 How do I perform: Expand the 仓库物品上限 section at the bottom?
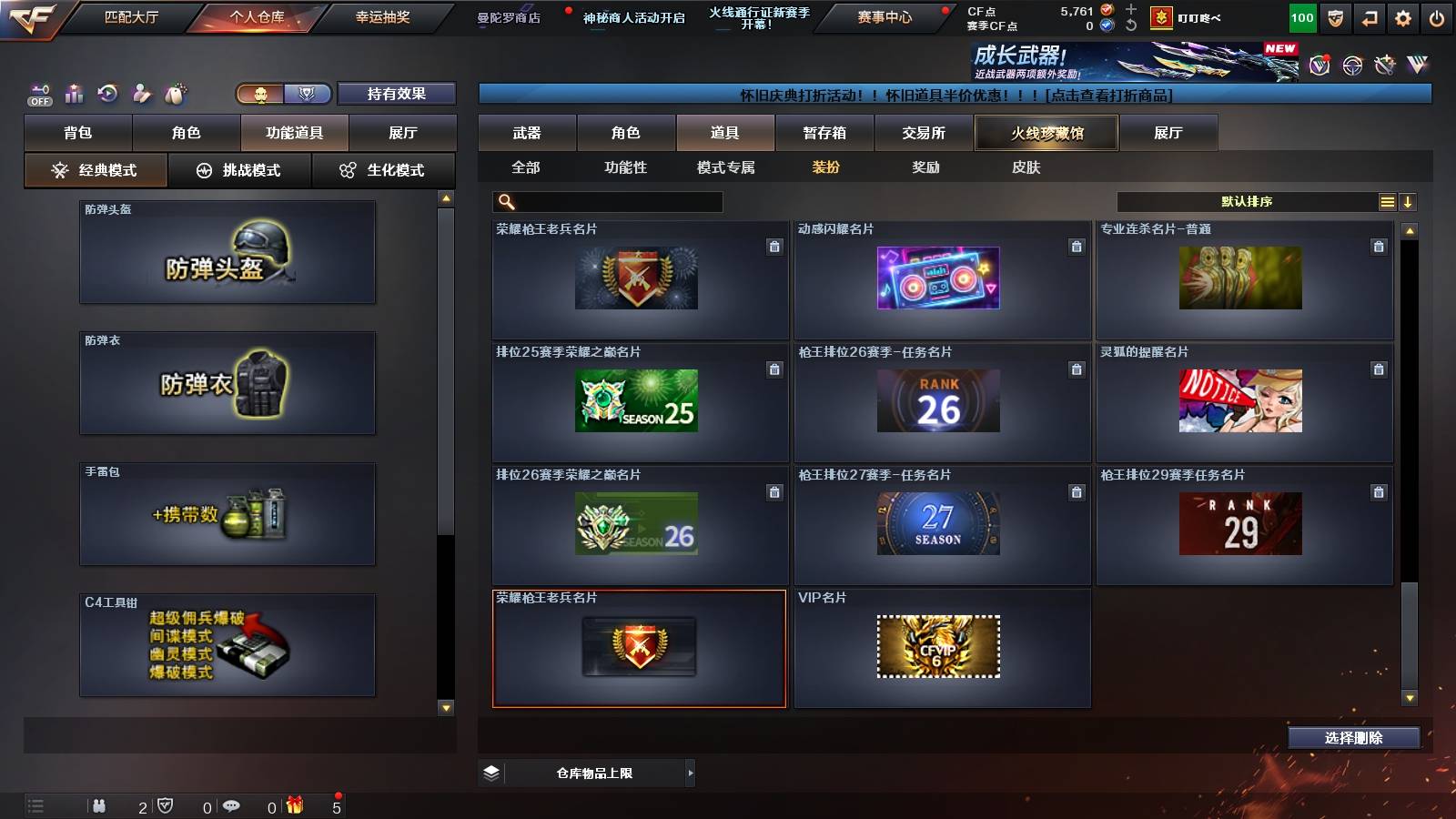point(689,772)
